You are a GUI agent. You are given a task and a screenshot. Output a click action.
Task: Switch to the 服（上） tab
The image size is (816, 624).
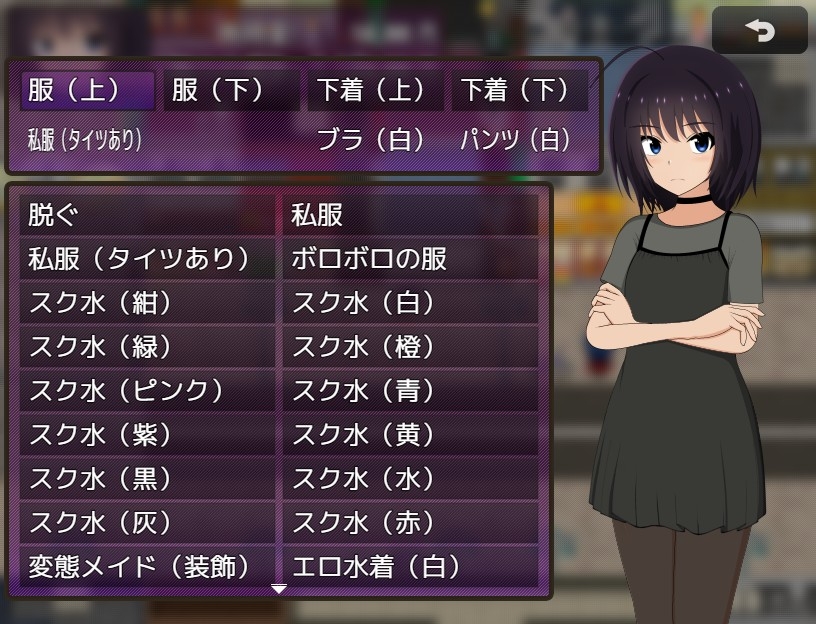88,91
